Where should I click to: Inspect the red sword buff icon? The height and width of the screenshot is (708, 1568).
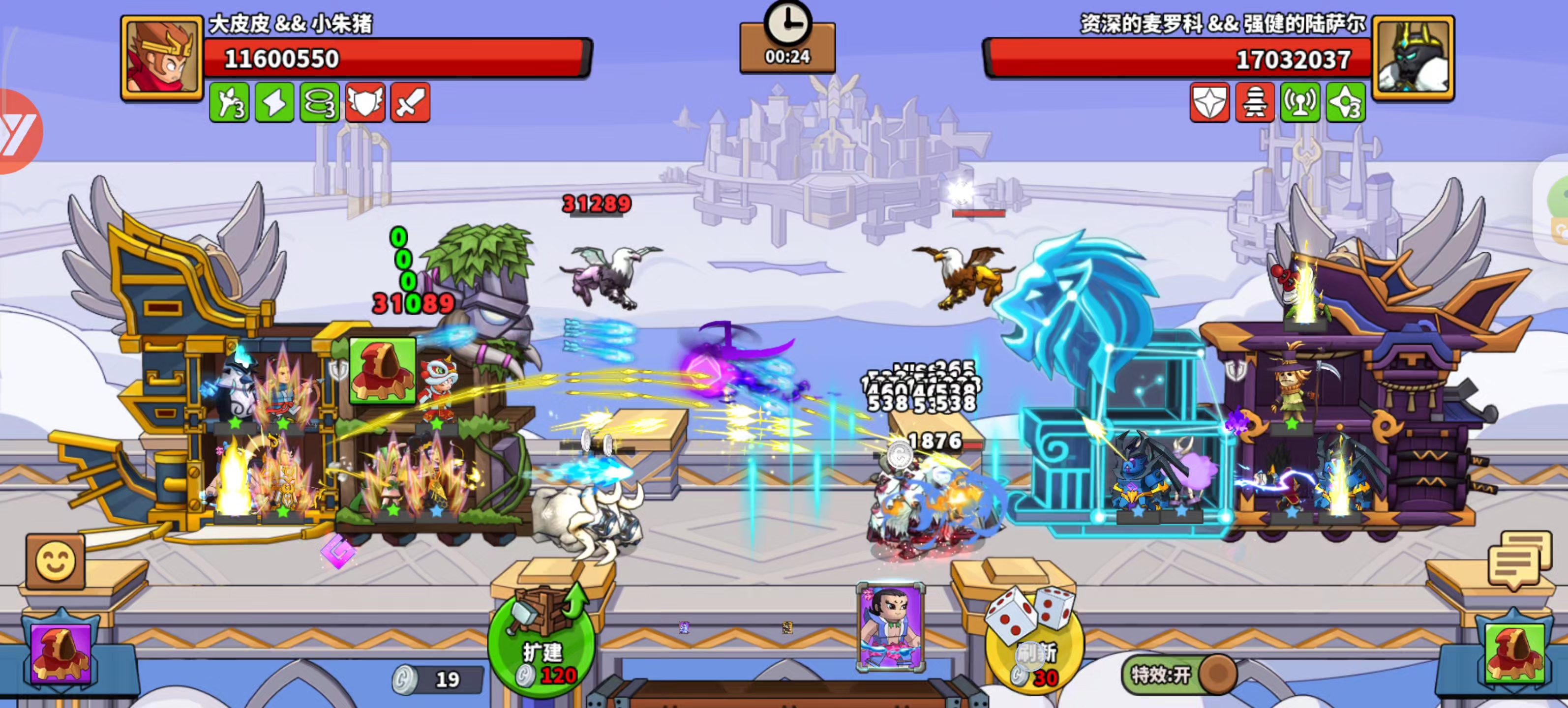pos(410,103)
